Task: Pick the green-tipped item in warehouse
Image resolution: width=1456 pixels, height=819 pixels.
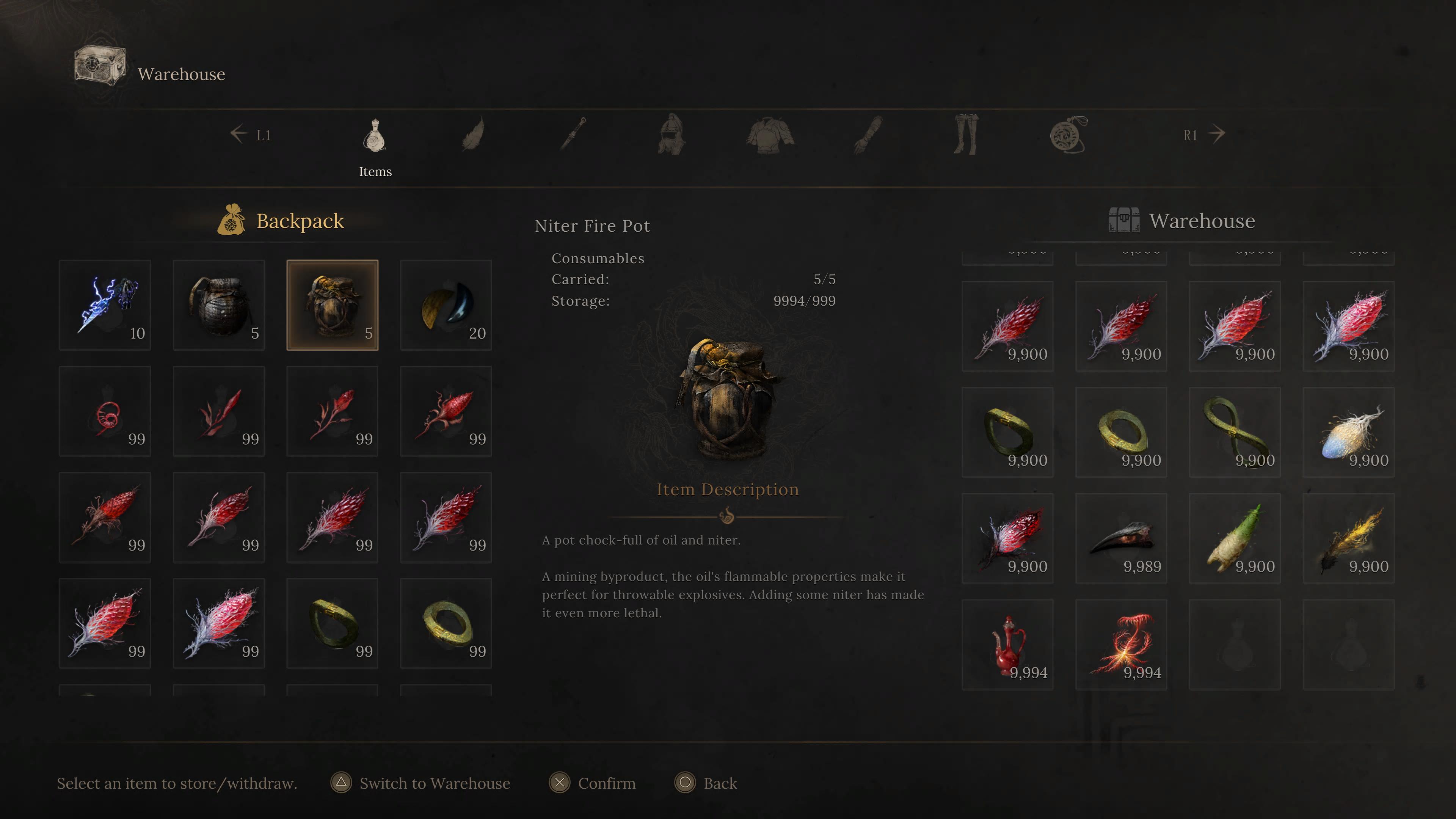Action: click(1235, 539)
